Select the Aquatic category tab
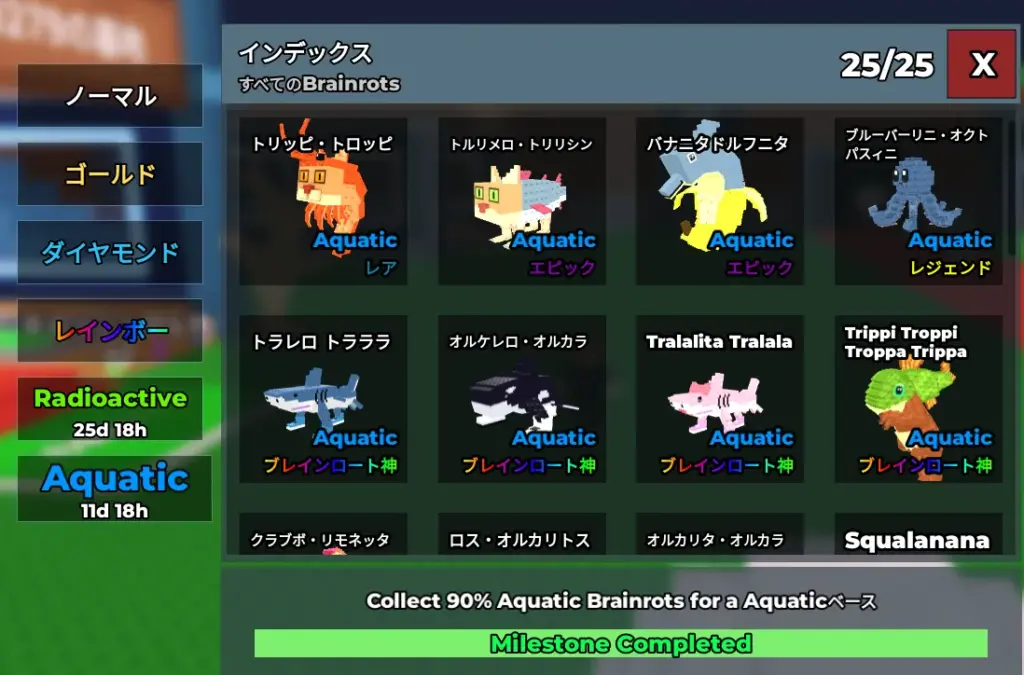Viewport: 1024px width, 675px height. coord(114,488)
